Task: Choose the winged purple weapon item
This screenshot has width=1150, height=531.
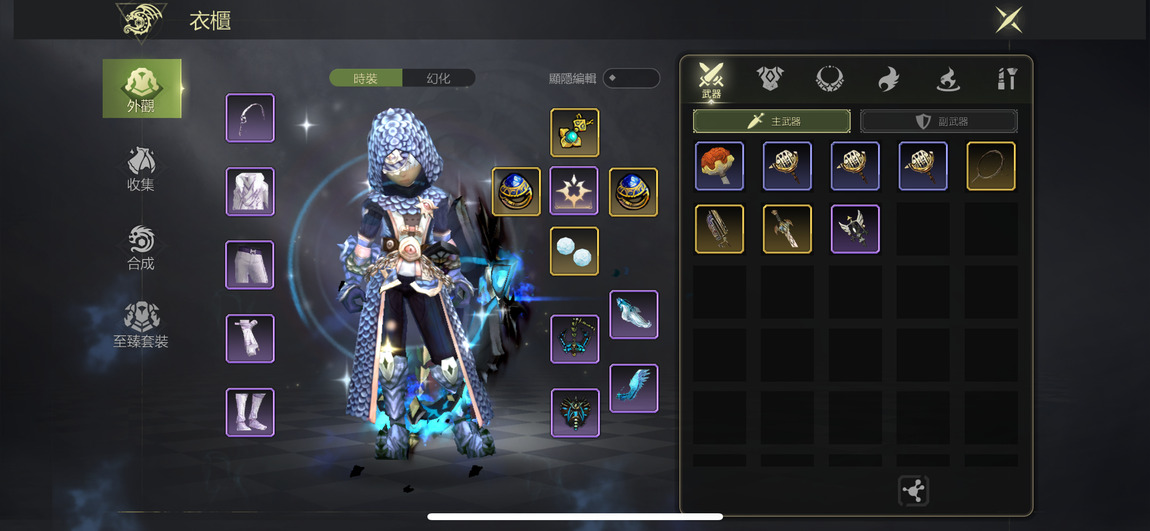Action: coord(855,229)
